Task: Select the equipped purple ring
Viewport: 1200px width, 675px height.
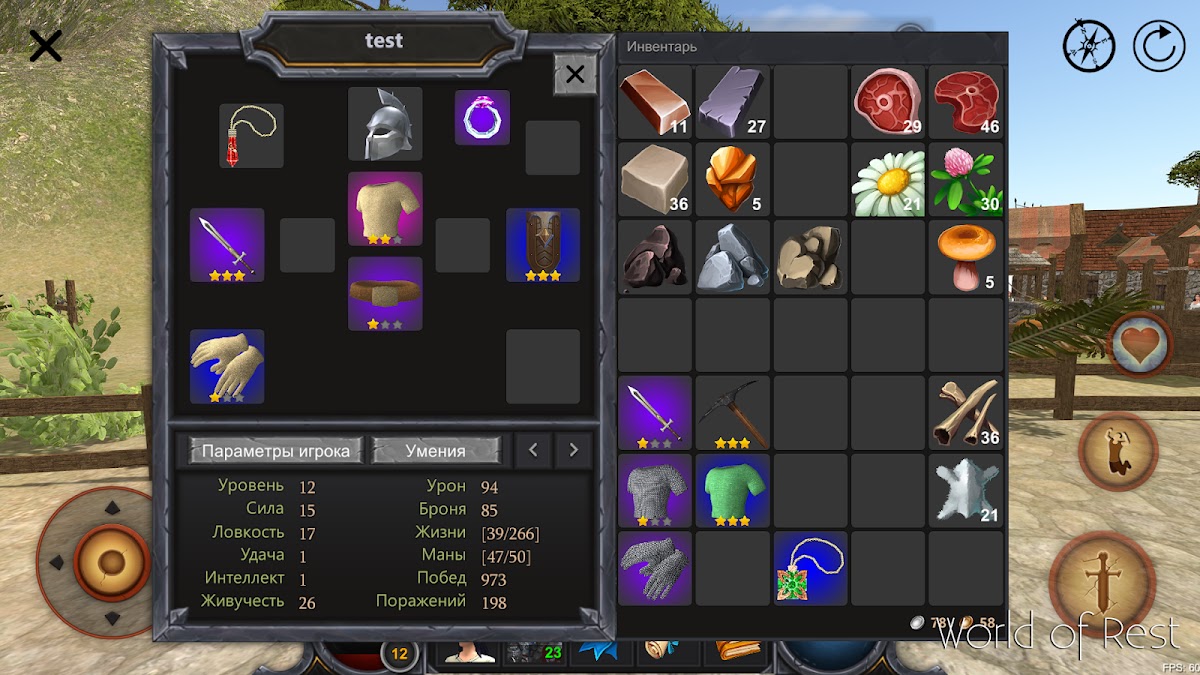Action: (483, 118)
